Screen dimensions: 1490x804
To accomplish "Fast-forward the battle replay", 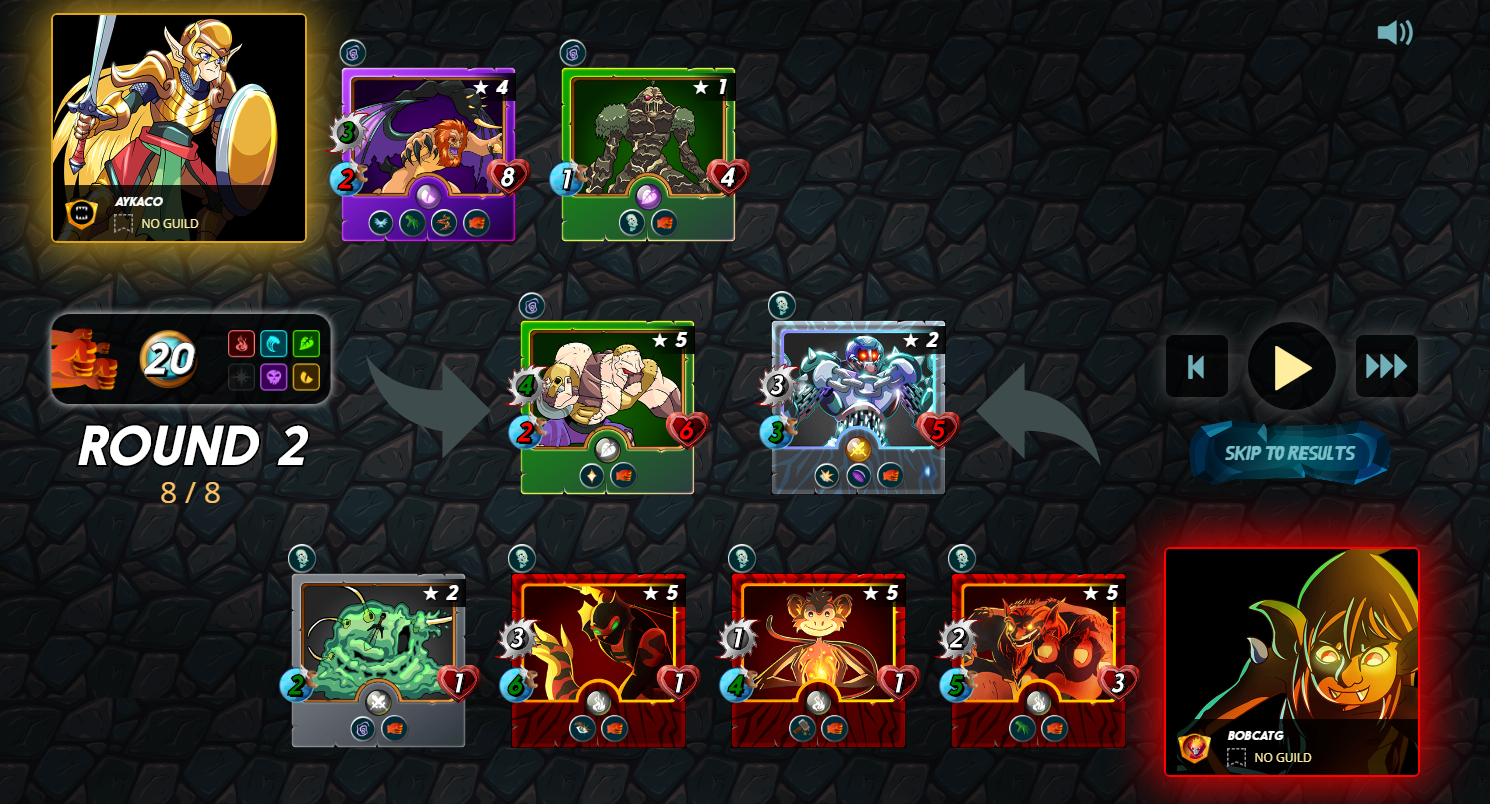I will tap(1386, 366).
